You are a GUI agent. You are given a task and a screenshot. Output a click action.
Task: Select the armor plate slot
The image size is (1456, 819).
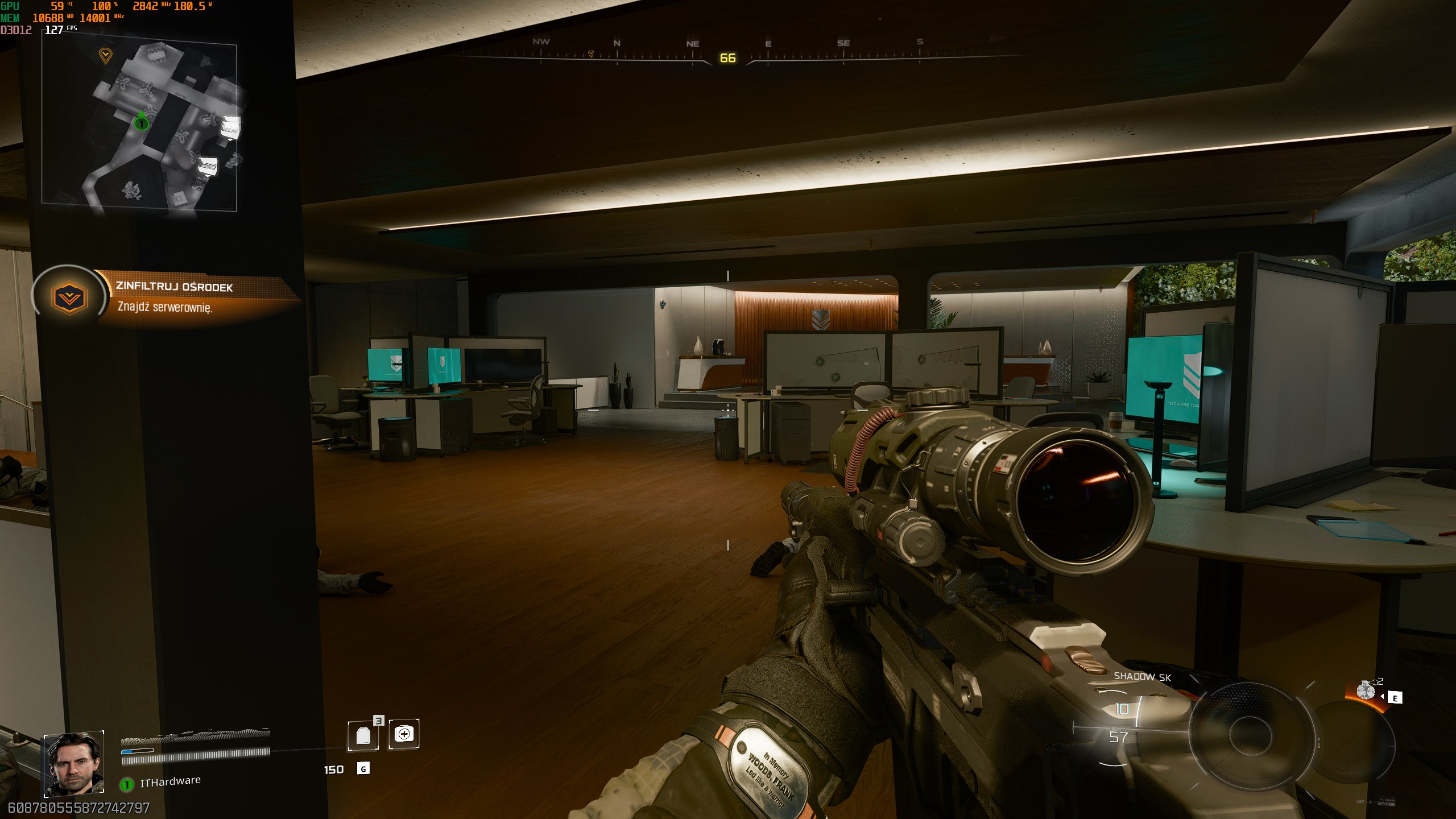coord(363,735)
